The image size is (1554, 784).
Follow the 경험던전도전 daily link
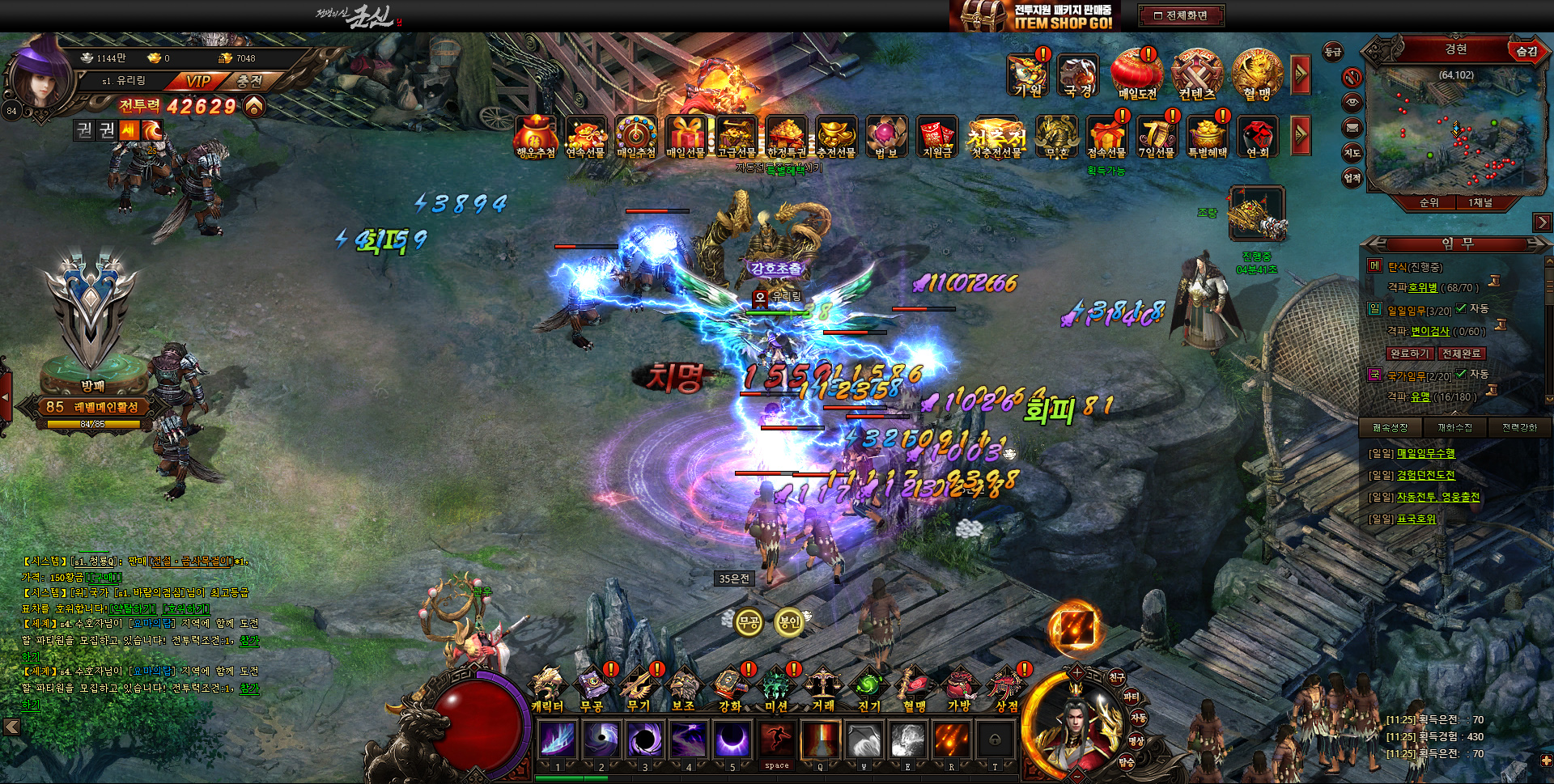[x=1425, y=475]
